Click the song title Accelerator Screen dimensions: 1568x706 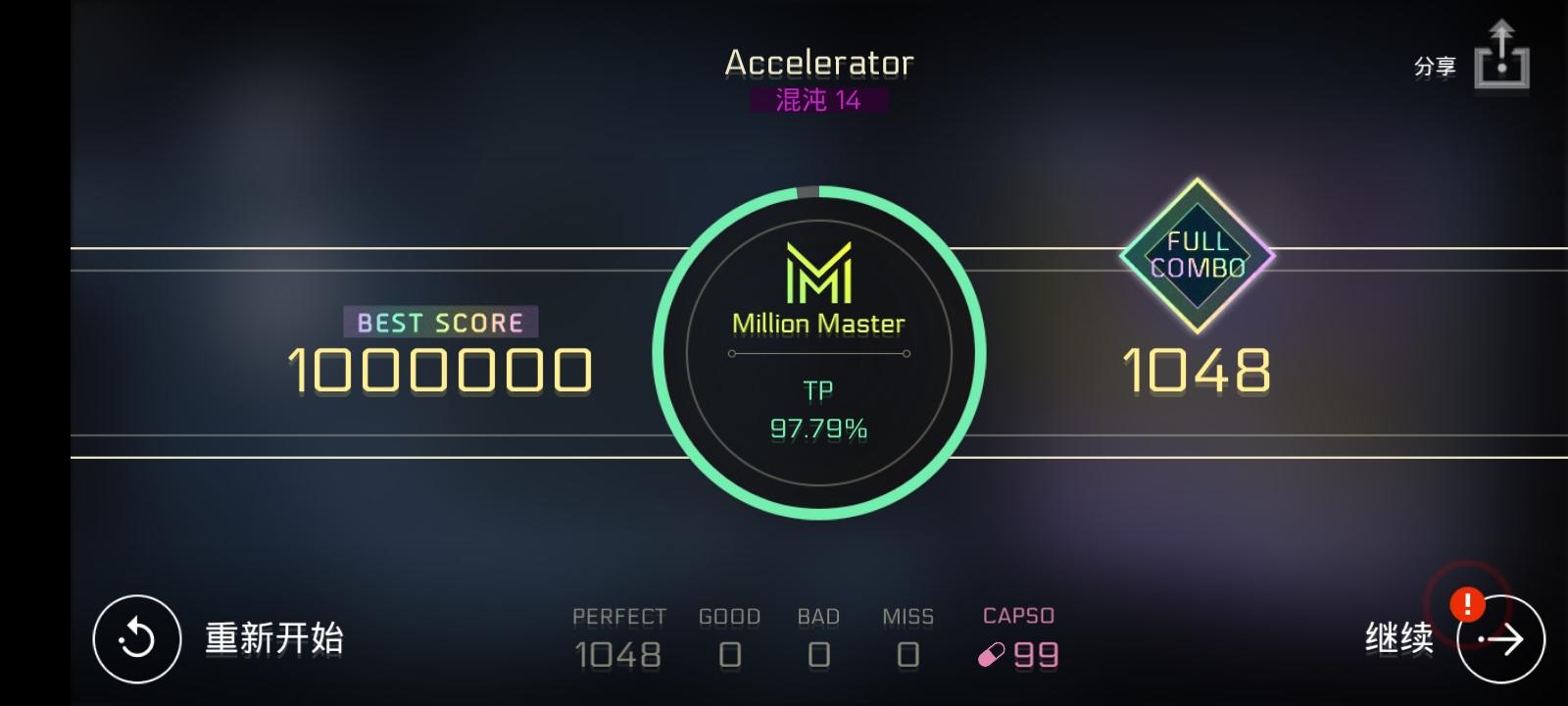(819, 63)
